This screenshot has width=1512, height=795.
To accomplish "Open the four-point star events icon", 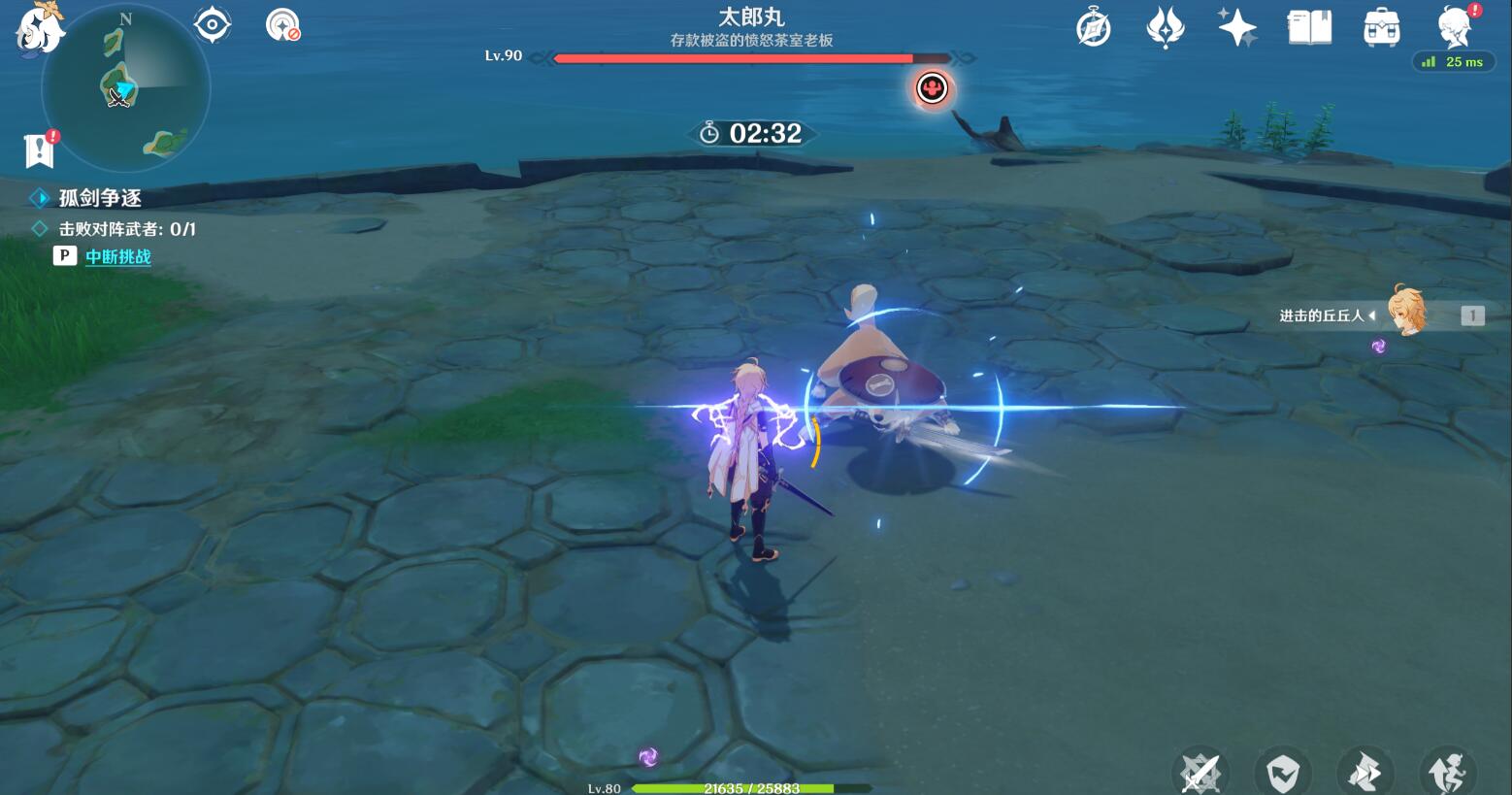I will [x=1237, y=28].
